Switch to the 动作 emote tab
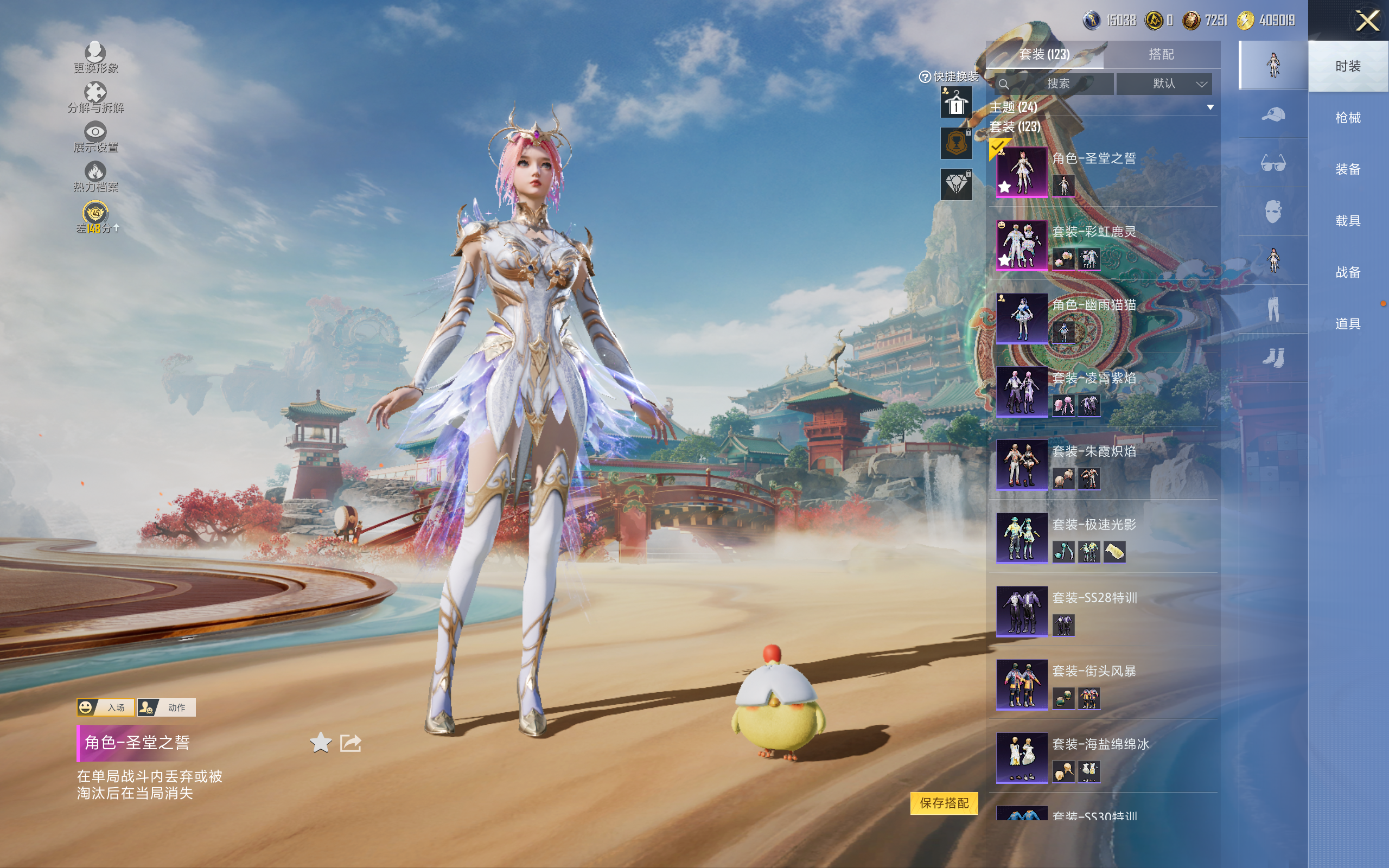 [167, 707]
